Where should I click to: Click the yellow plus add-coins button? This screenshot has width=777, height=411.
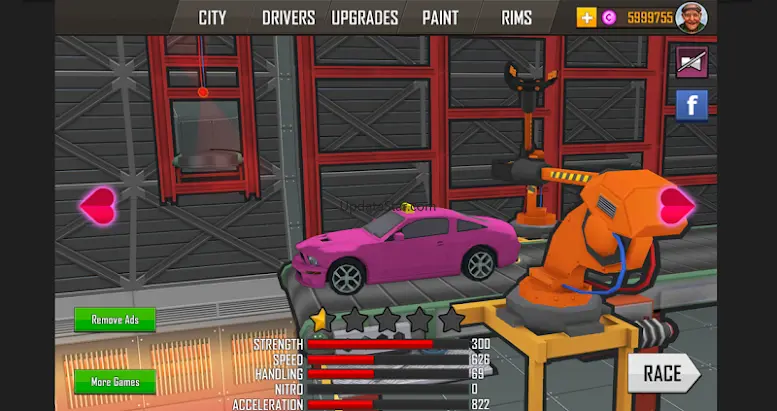(587, 17)
